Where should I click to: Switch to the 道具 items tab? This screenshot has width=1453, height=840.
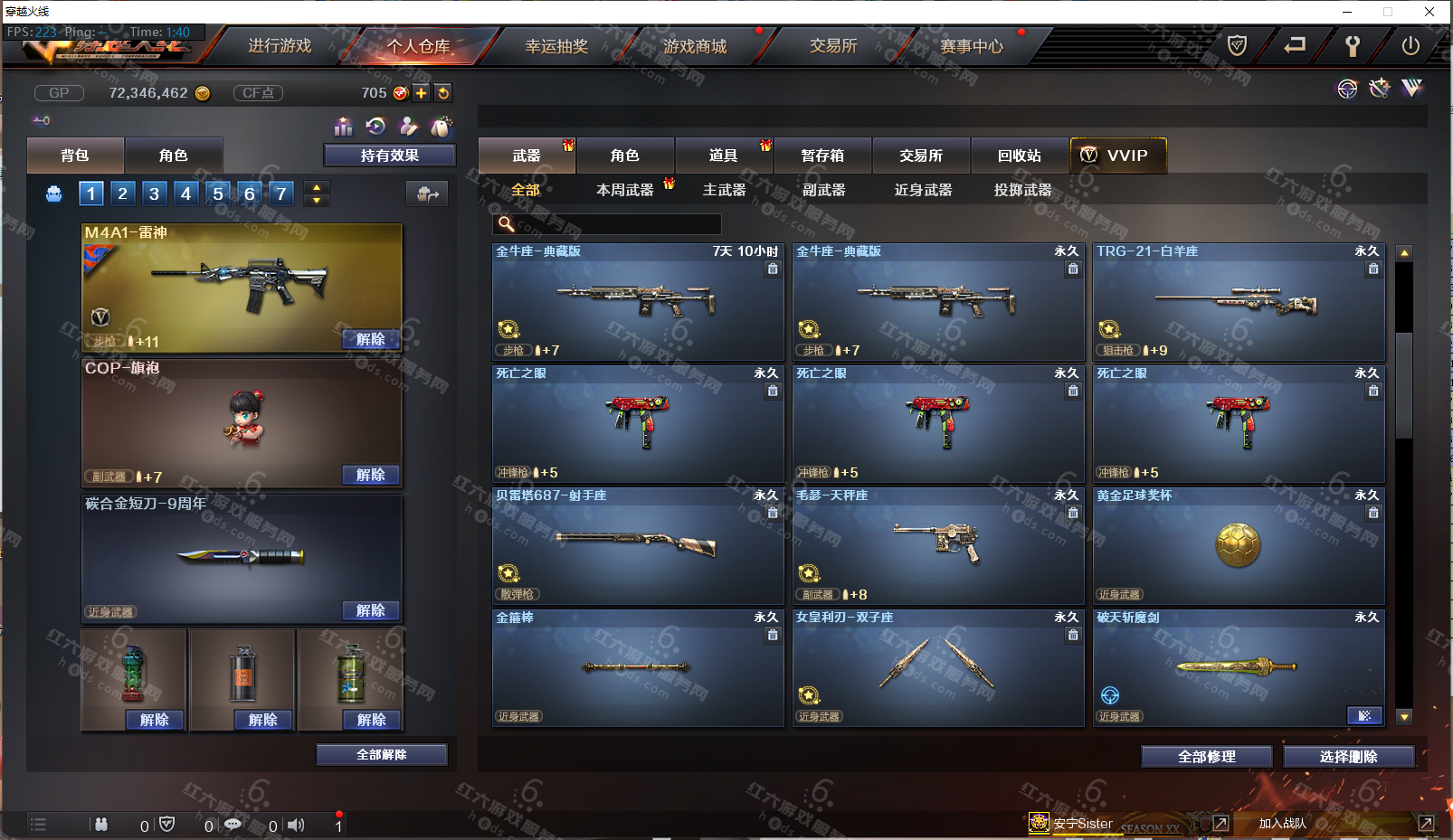724,156
